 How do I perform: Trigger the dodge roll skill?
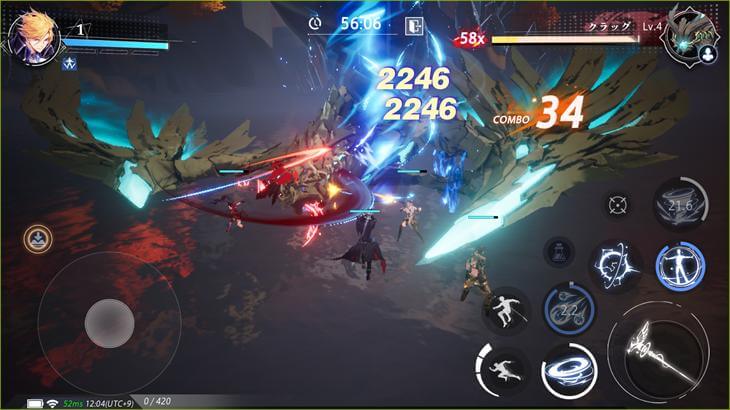click(506, 310)
